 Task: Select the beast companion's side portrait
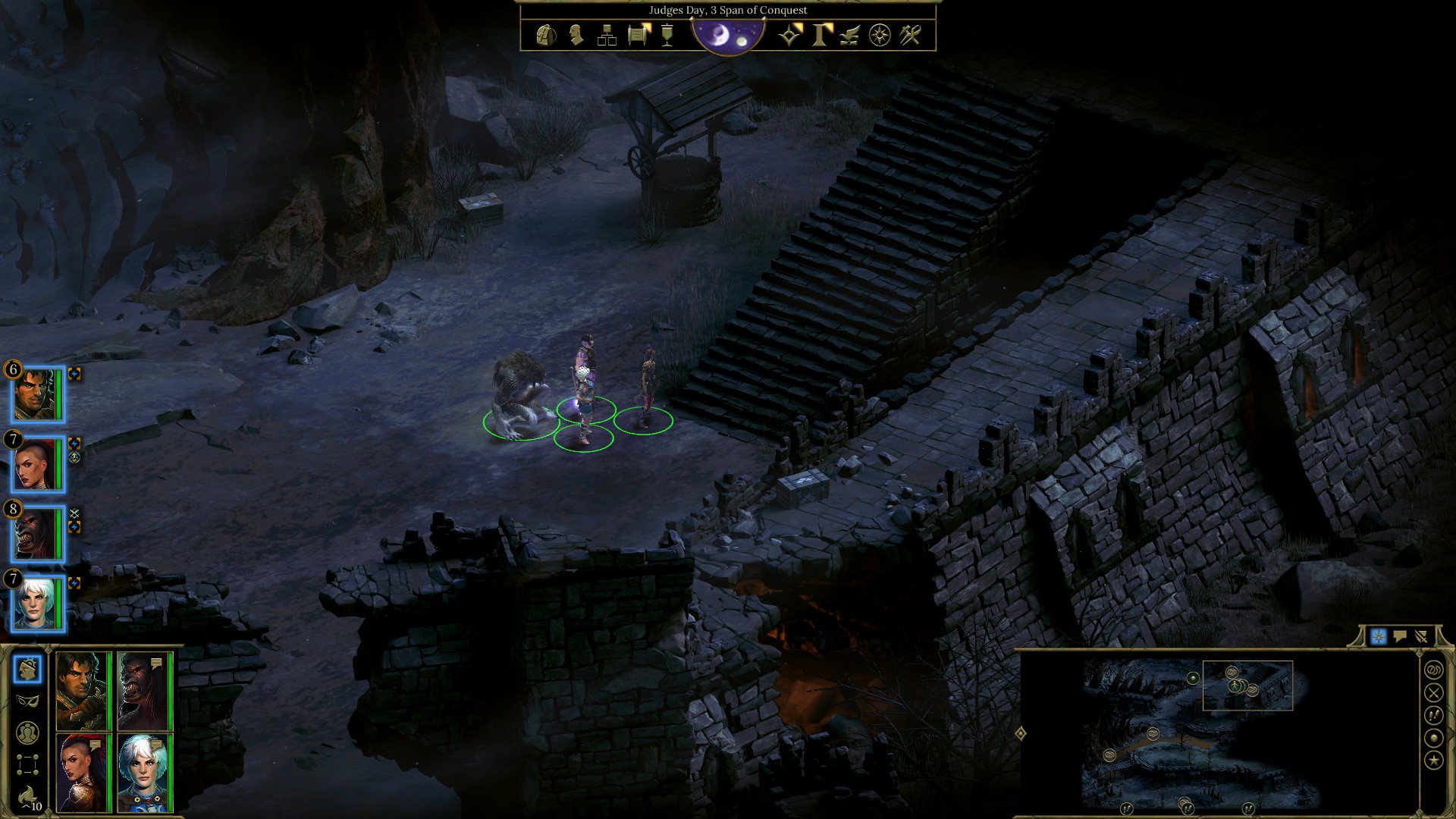[36, 534]
